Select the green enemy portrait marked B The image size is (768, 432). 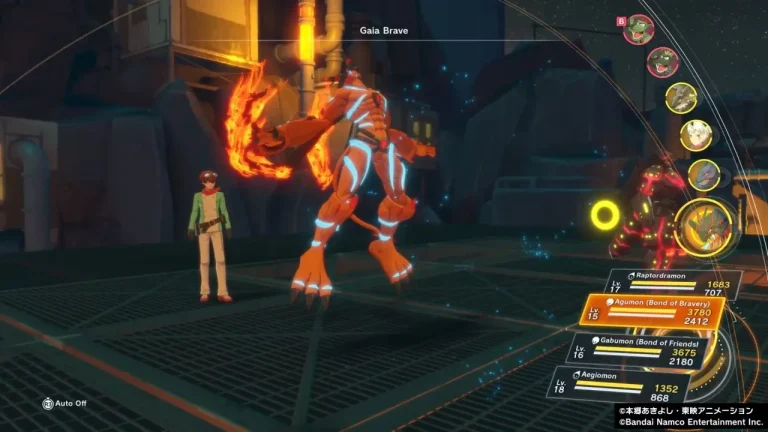(x=638, y=29)
